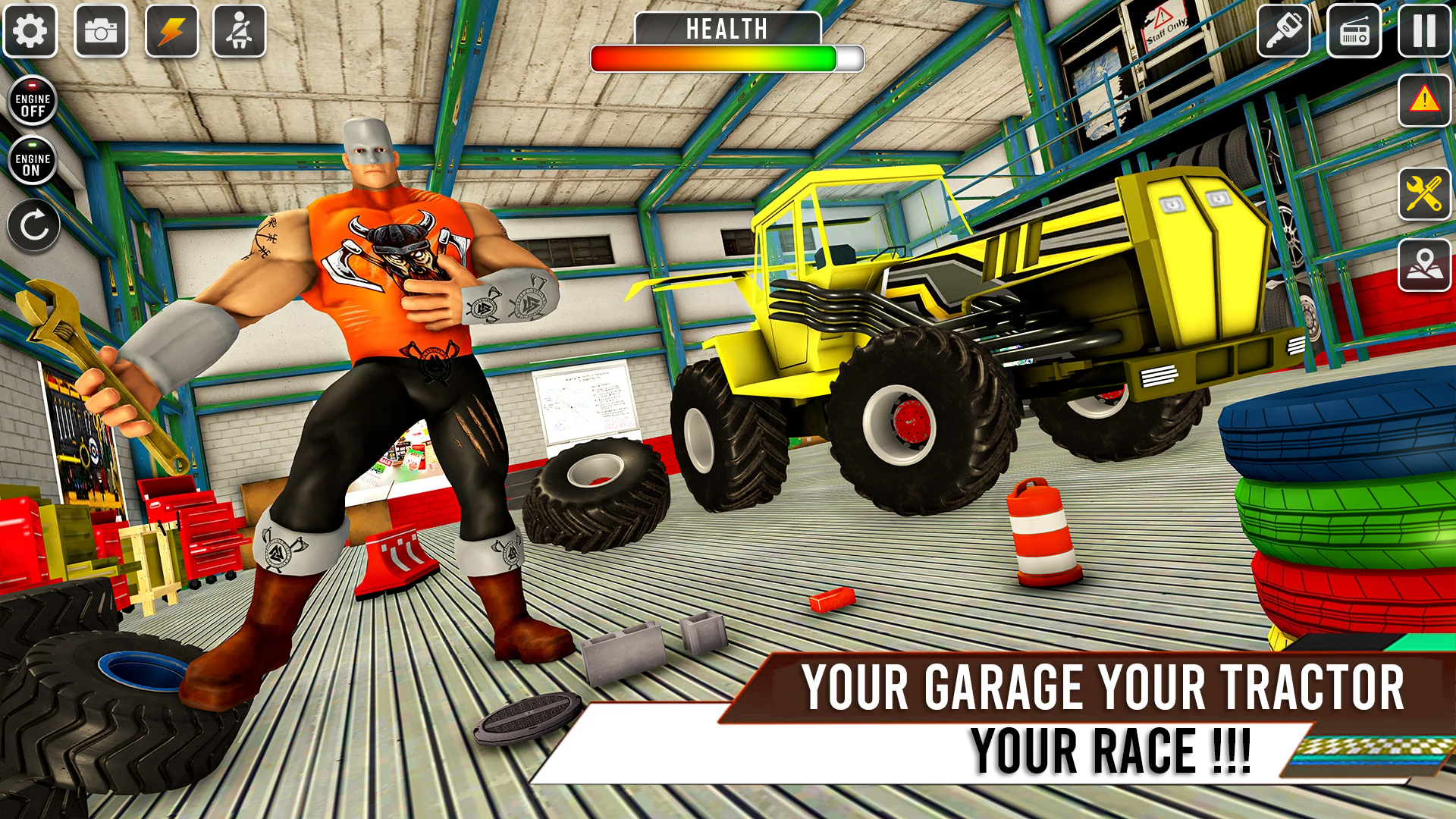Select the camera view icon
Screen dimensions: 1456x819
[x=102, y=30]
